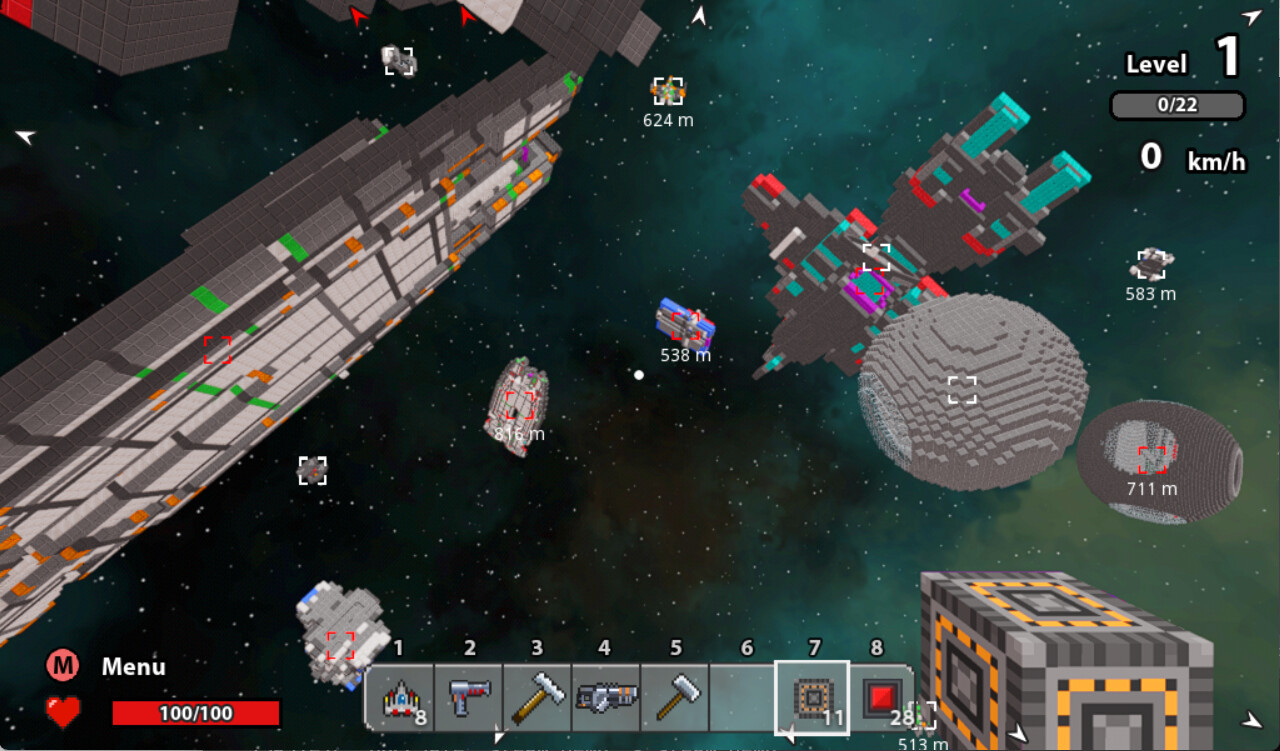The height and width of the screenshot is (751, 1280).
Task: Choose the large hammer in hotbar slot 3
Action: click(537, 697)
